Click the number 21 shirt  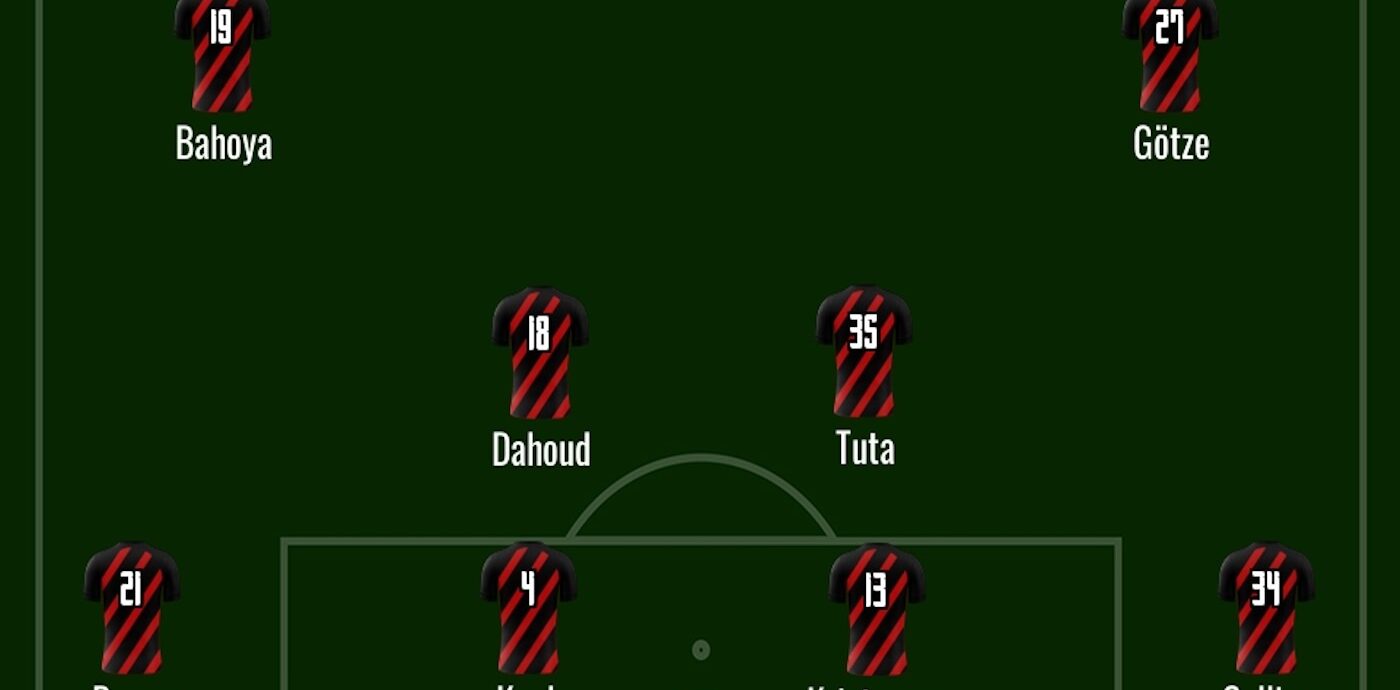(x=132, y=607)
